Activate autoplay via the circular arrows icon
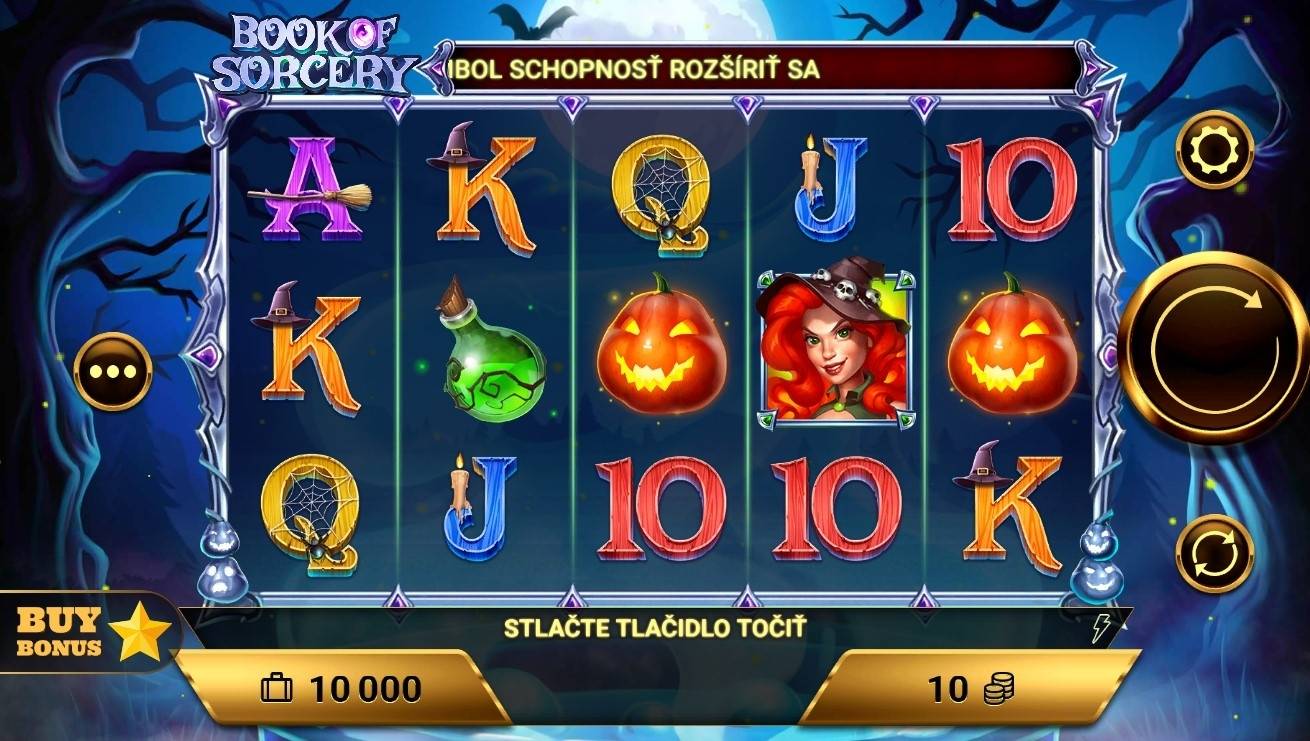Image resolution: width=1310 pixels, height=741 pixels. [1215, 550]
